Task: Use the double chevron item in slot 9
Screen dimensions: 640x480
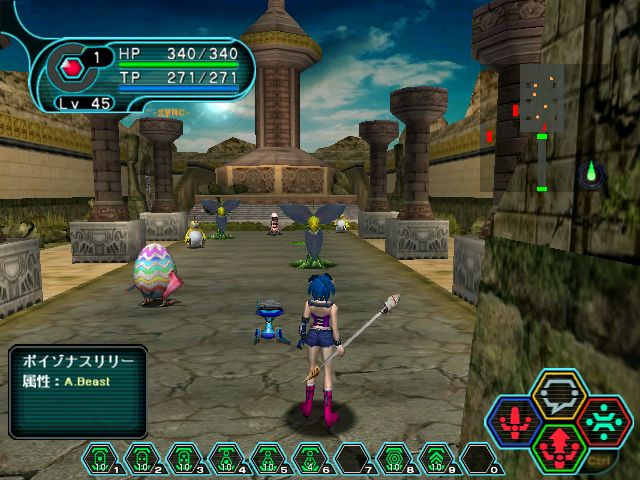Action: click(x=436, y=459)
